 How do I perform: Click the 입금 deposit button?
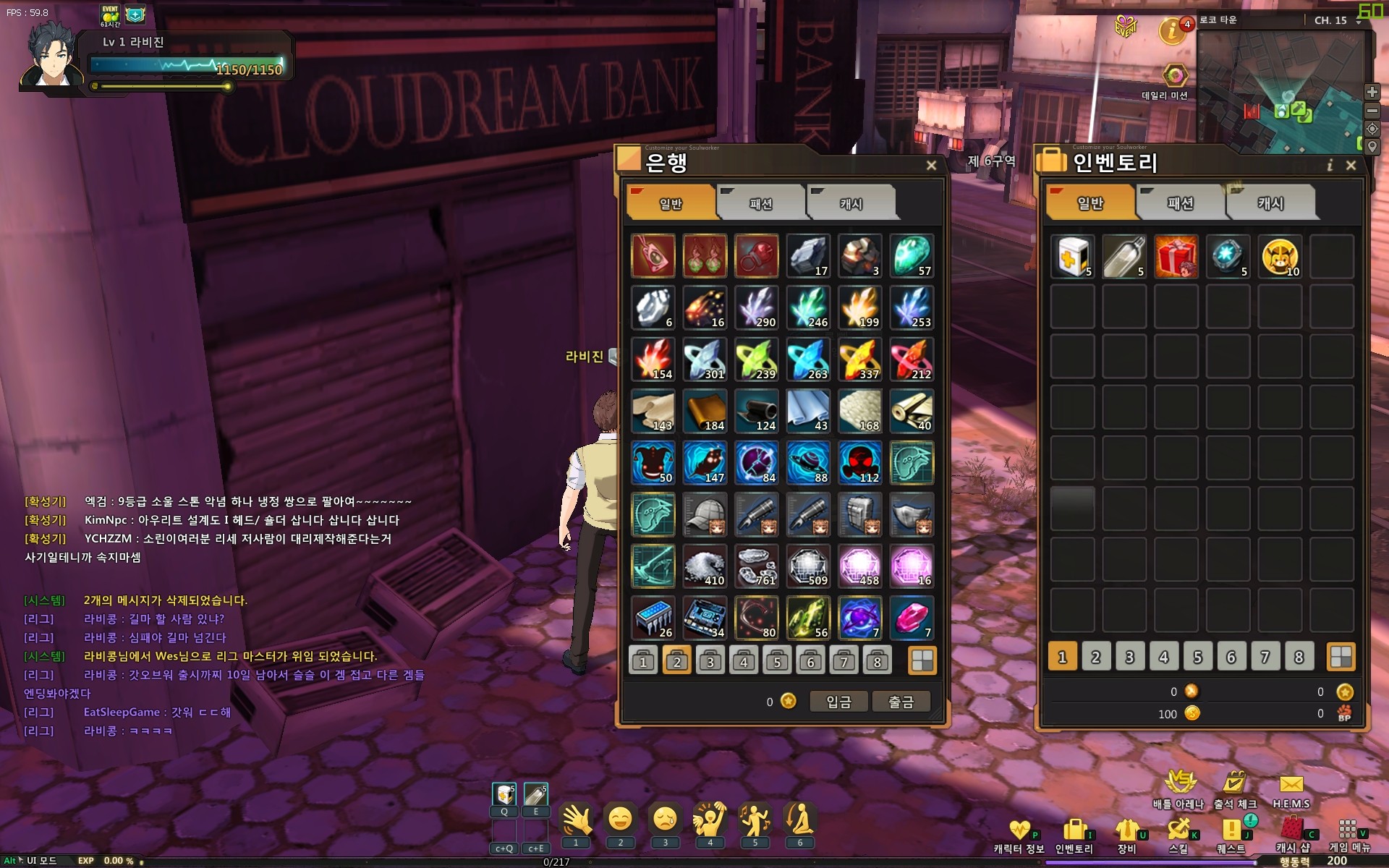[x=838, y=702]
